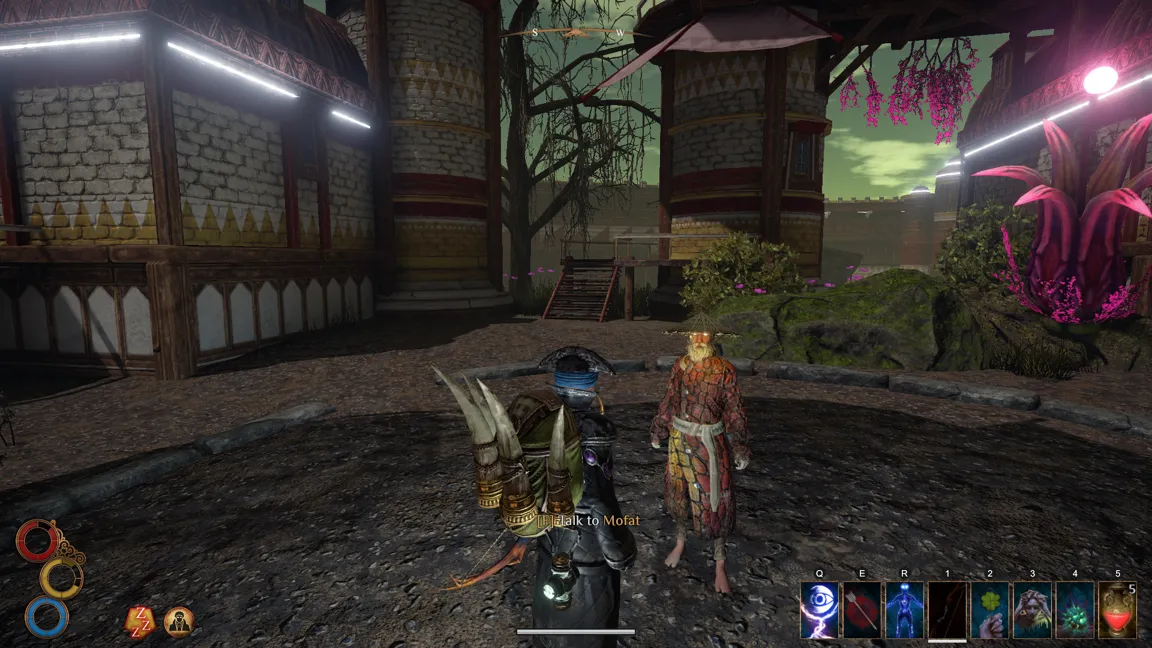The height and width of the screenshot is (648, 1152).
Task: Use the glowing blue body ability
Action: (904, 610)
